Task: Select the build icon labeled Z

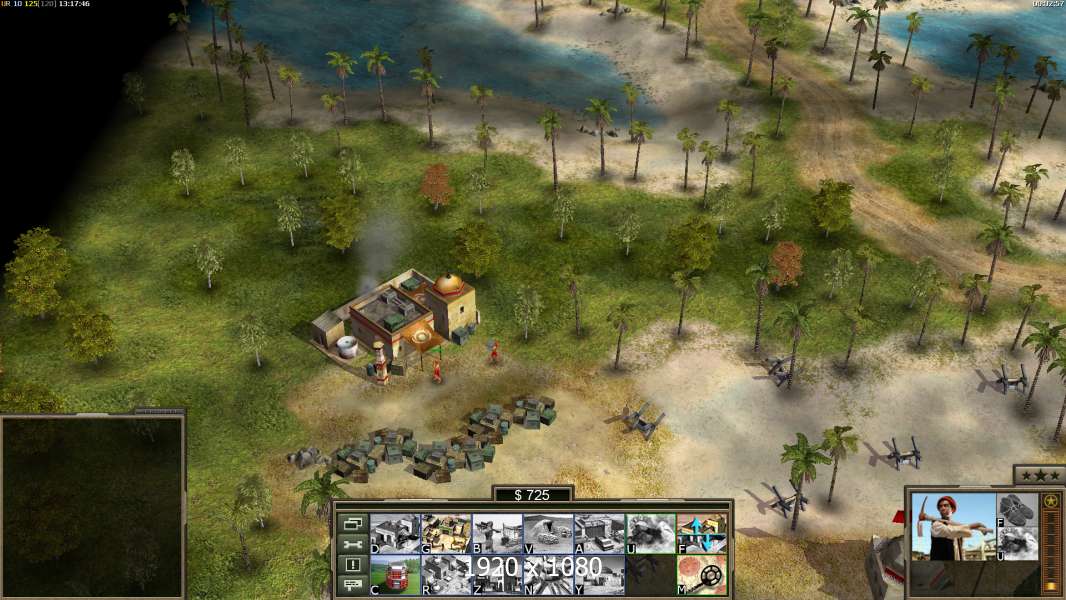Action: coord(497,575)
